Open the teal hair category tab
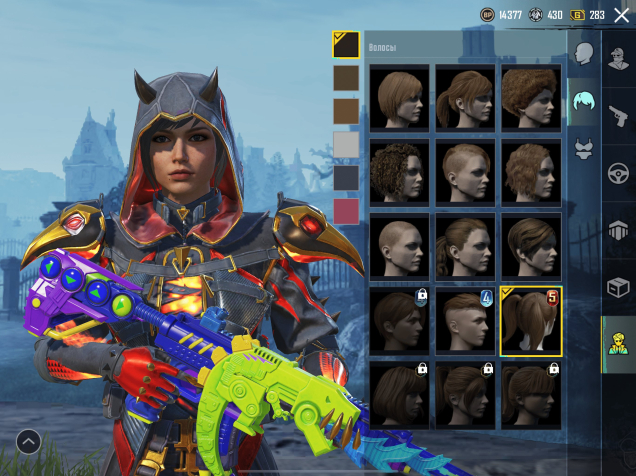The width and height of the screenshot is (636, 476). [x=584, y=102]
